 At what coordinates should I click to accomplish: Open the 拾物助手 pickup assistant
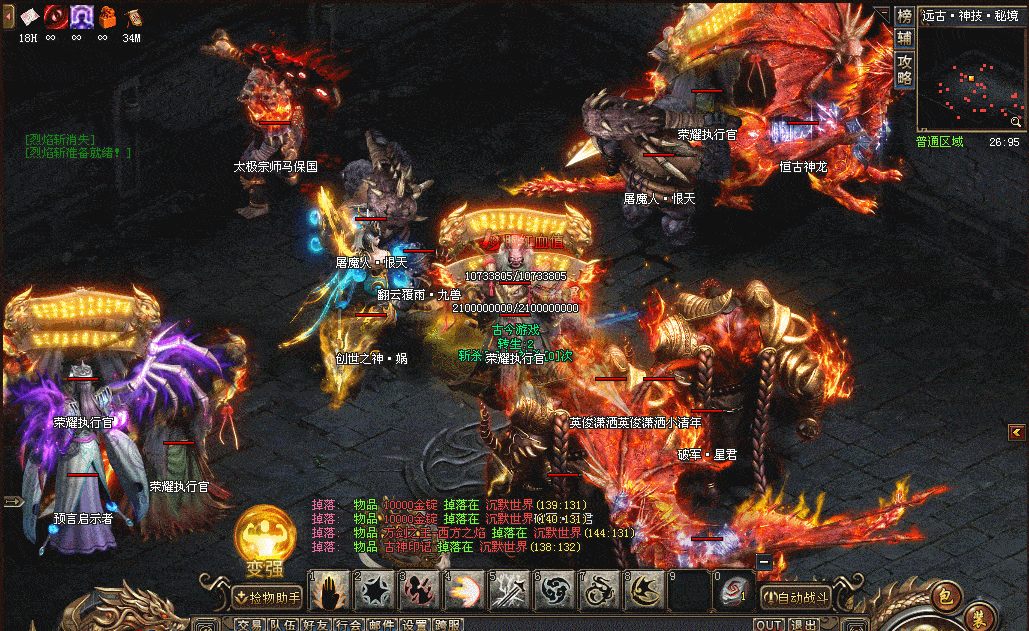click(x=267, y=597)
